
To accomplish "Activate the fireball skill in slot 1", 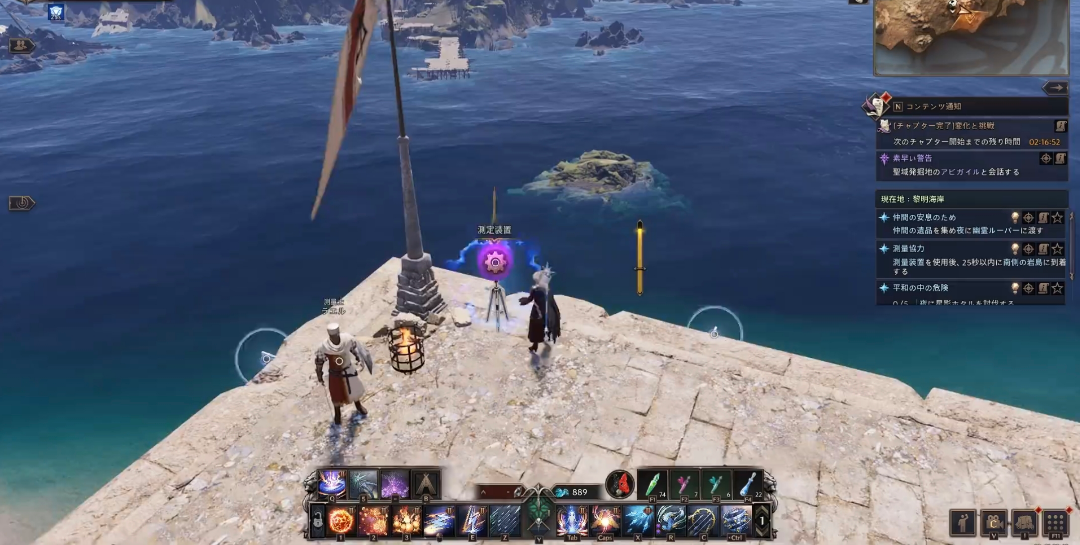I will pos(343,520).
